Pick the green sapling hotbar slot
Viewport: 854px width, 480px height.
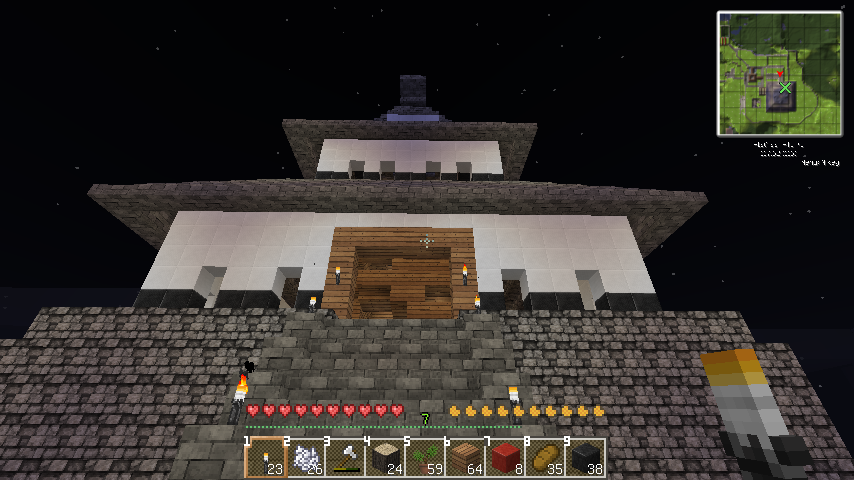(x=425, y=458)
